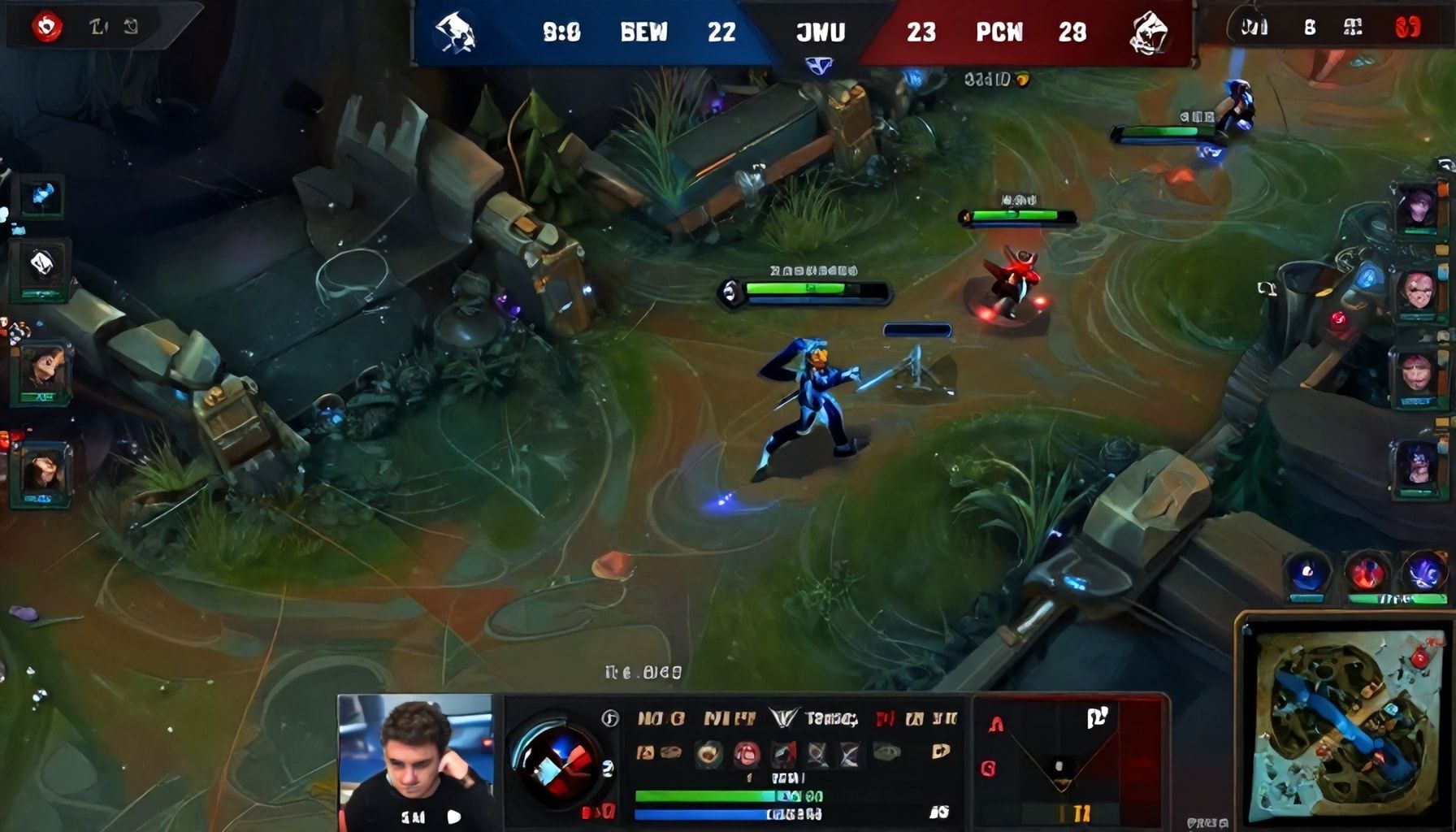Click the white diamond emblem on left sidebar

point(41,263)
